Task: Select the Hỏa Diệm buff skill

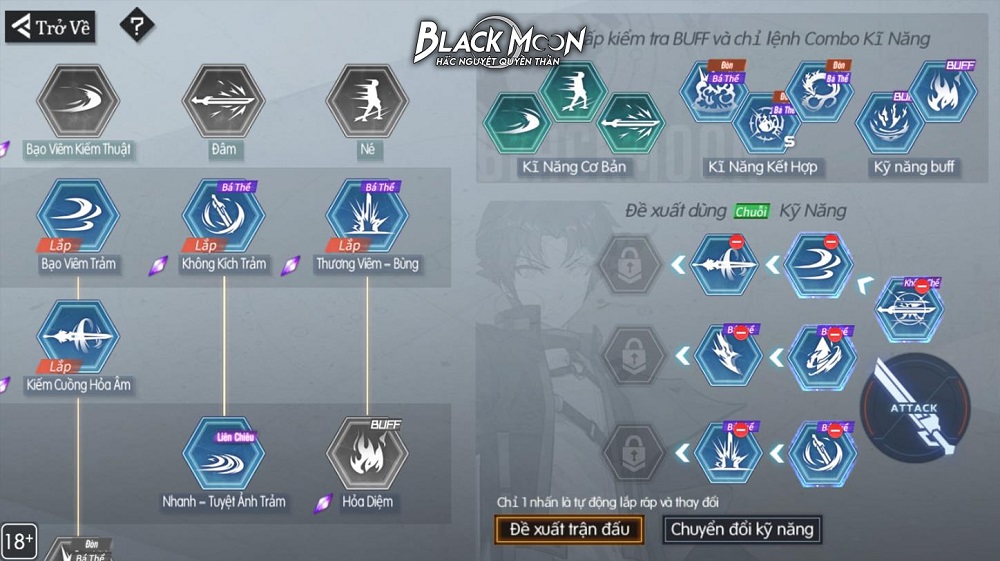Action: [367, 453]
